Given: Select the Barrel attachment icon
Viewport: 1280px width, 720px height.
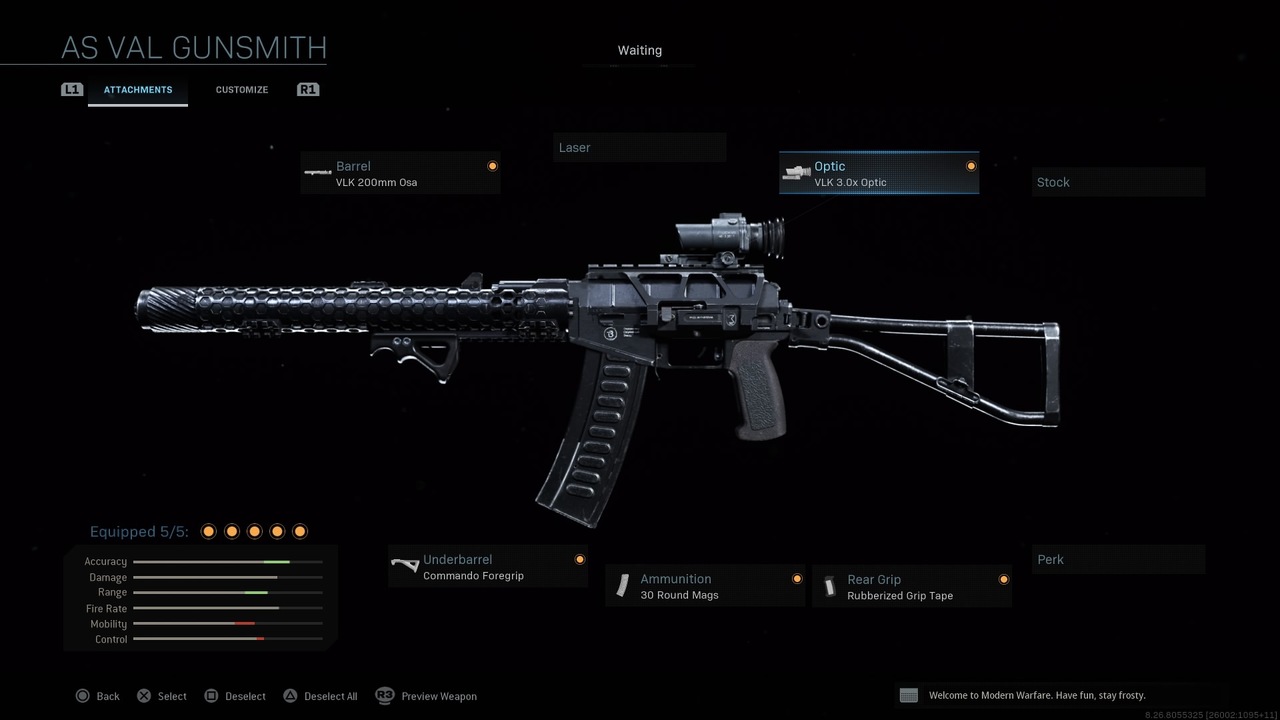Looking at the screenshot, I should [318, 172].
